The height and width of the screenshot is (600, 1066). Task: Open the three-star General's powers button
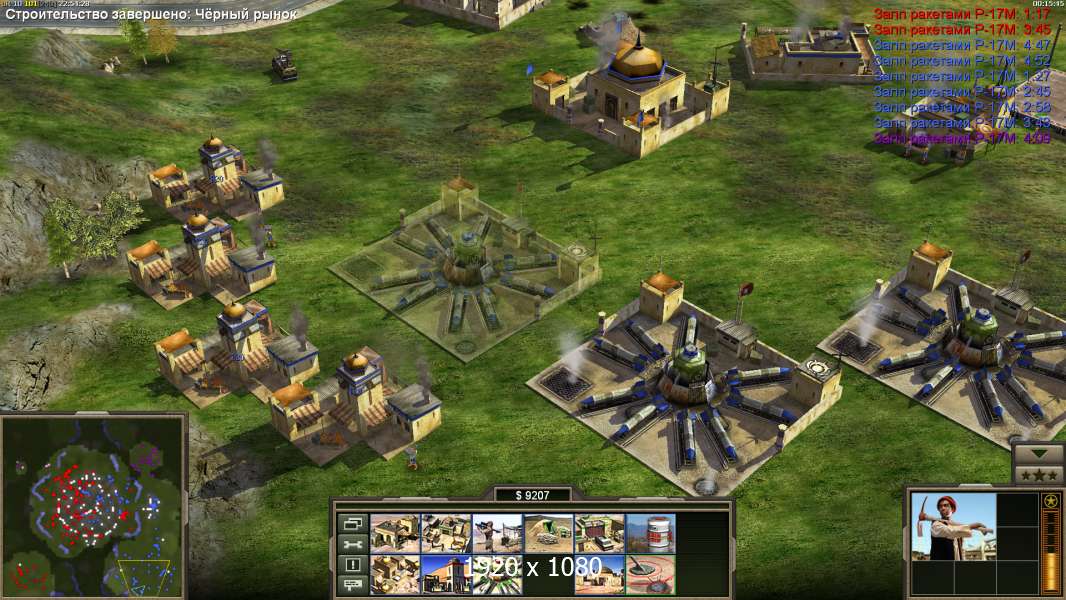point(1039,475)
